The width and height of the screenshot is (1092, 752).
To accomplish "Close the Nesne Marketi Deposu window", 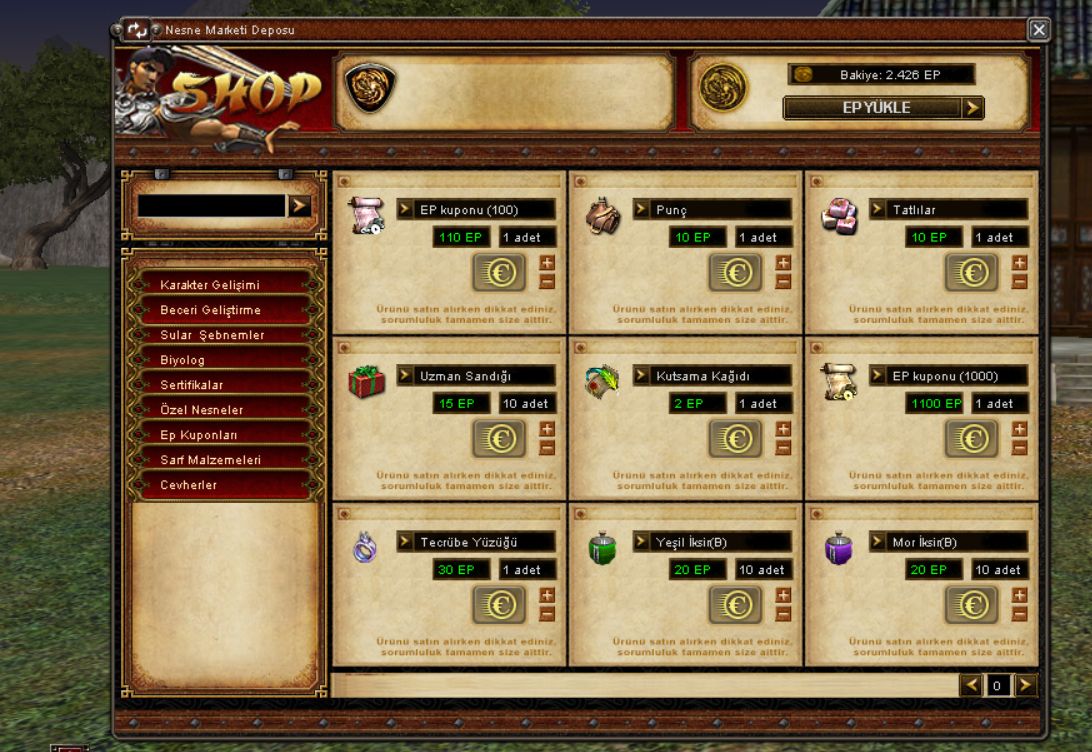I will (1039, 30).
